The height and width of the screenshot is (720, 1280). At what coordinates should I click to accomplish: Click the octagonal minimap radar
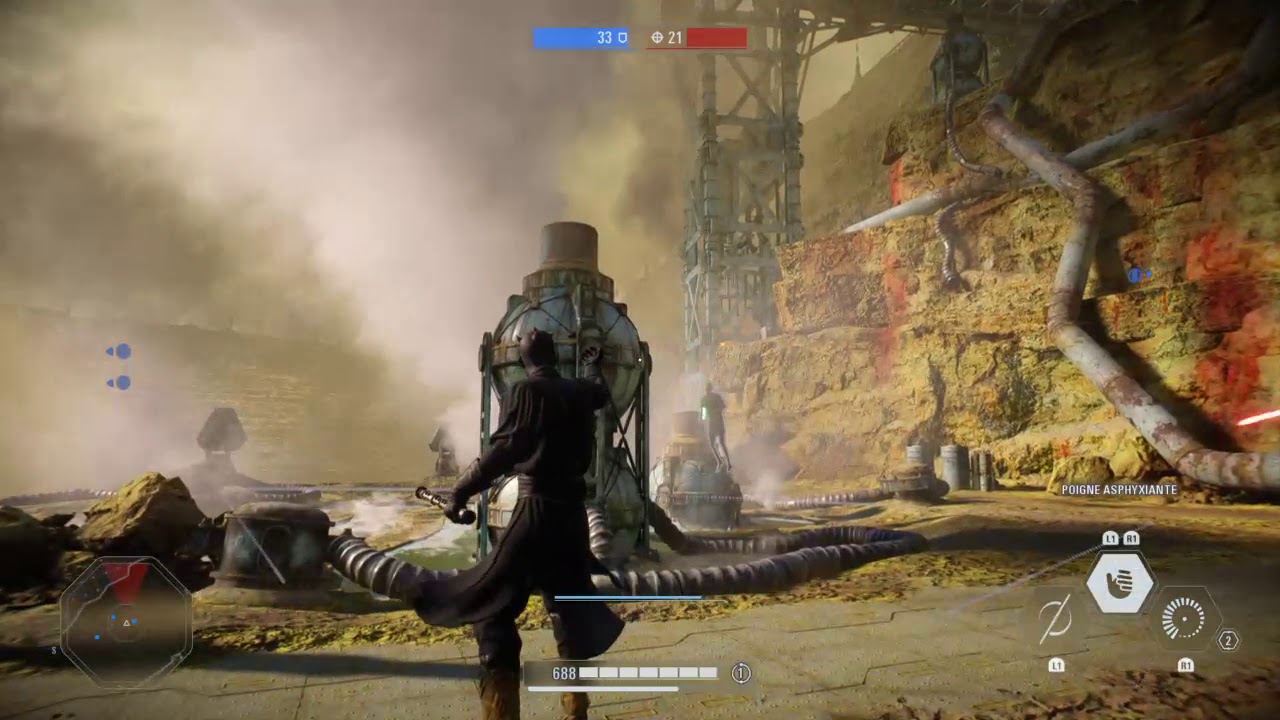(126, 621)
